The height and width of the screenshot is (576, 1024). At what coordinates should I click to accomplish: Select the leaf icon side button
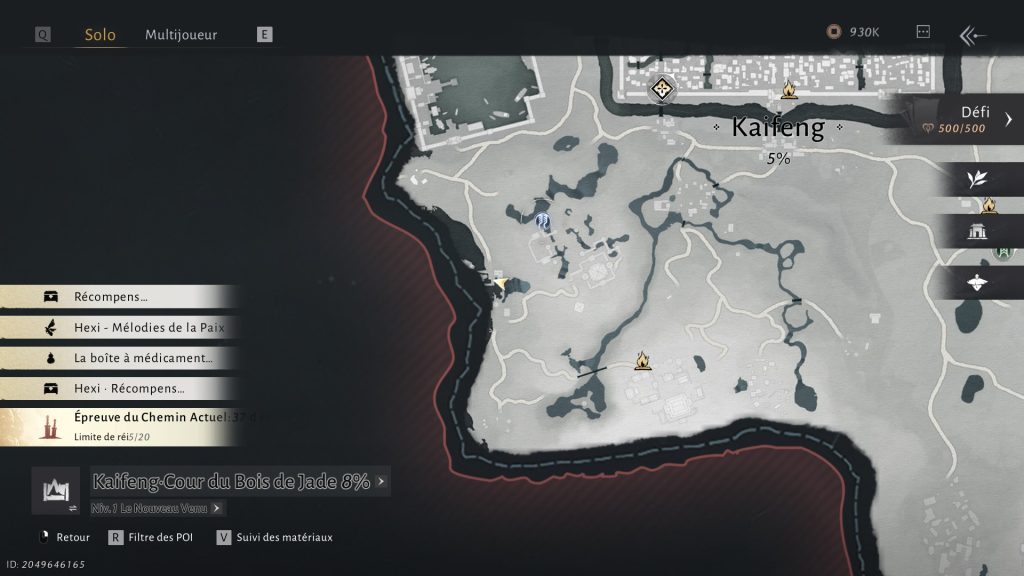click(977, 179)
